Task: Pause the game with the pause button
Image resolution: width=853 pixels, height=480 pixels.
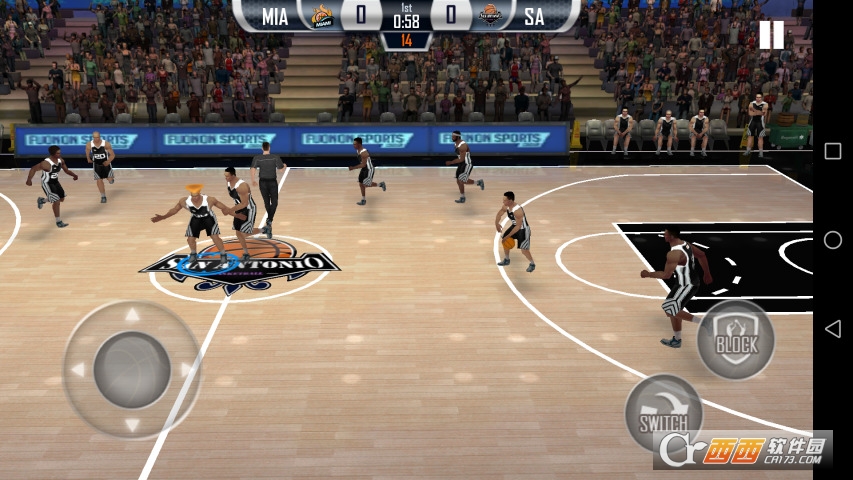Action: [771, 35]
